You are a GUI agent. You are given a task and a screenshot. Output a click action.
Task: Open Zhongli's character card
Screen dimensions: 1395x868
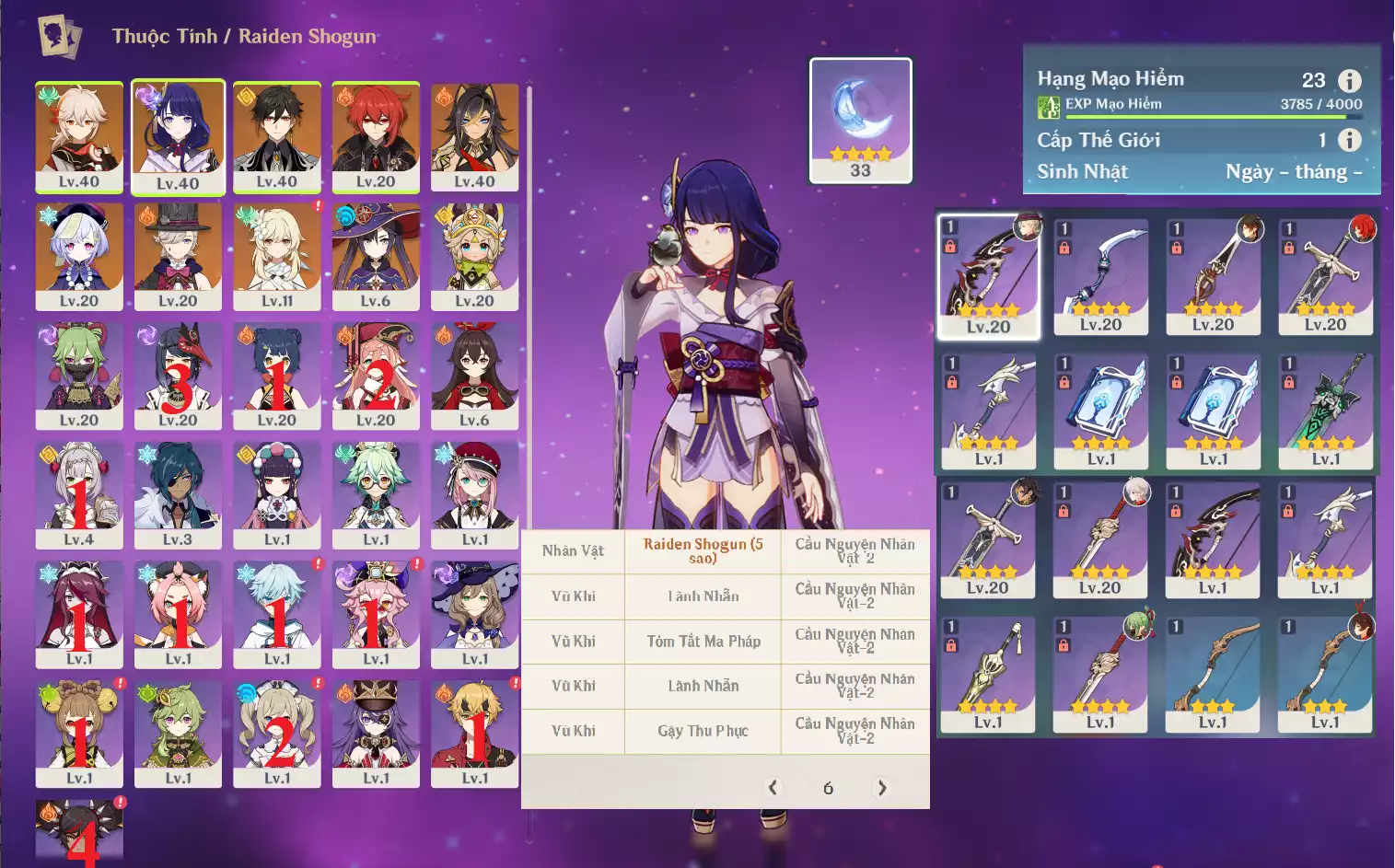click(x=277, y=136)
